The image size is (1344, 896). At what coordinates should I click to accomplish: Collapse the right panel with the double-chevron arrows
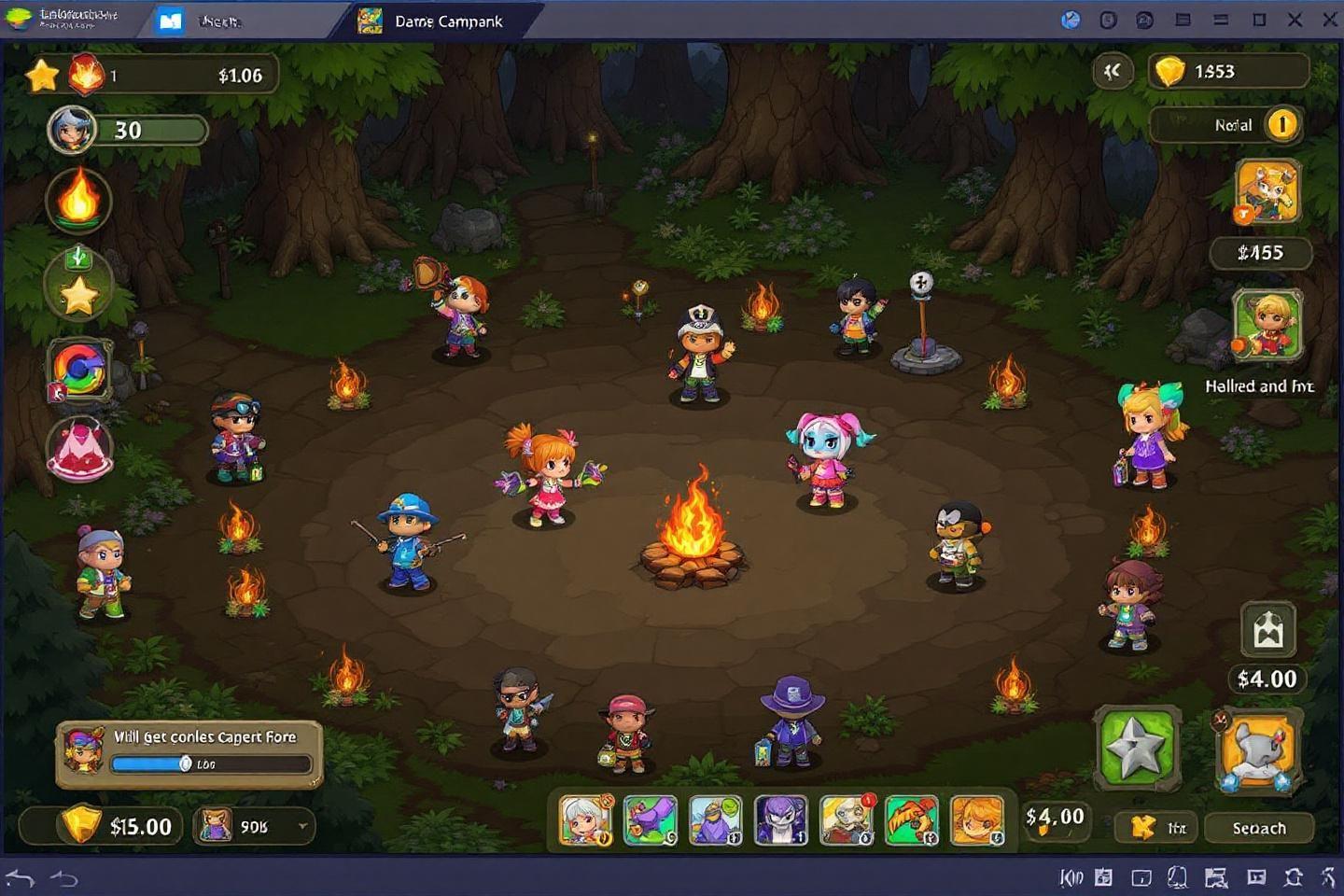[1112, 70]
